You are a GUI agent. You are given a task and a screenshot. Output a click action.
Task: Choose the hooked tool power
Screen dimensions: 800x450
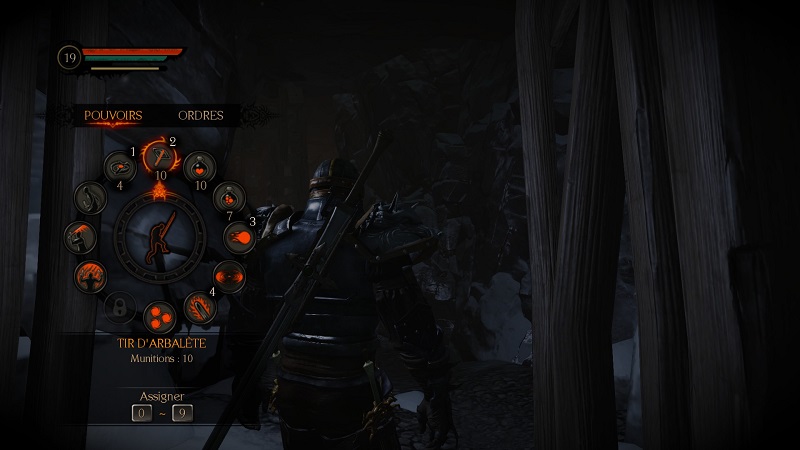coord(90,197)
